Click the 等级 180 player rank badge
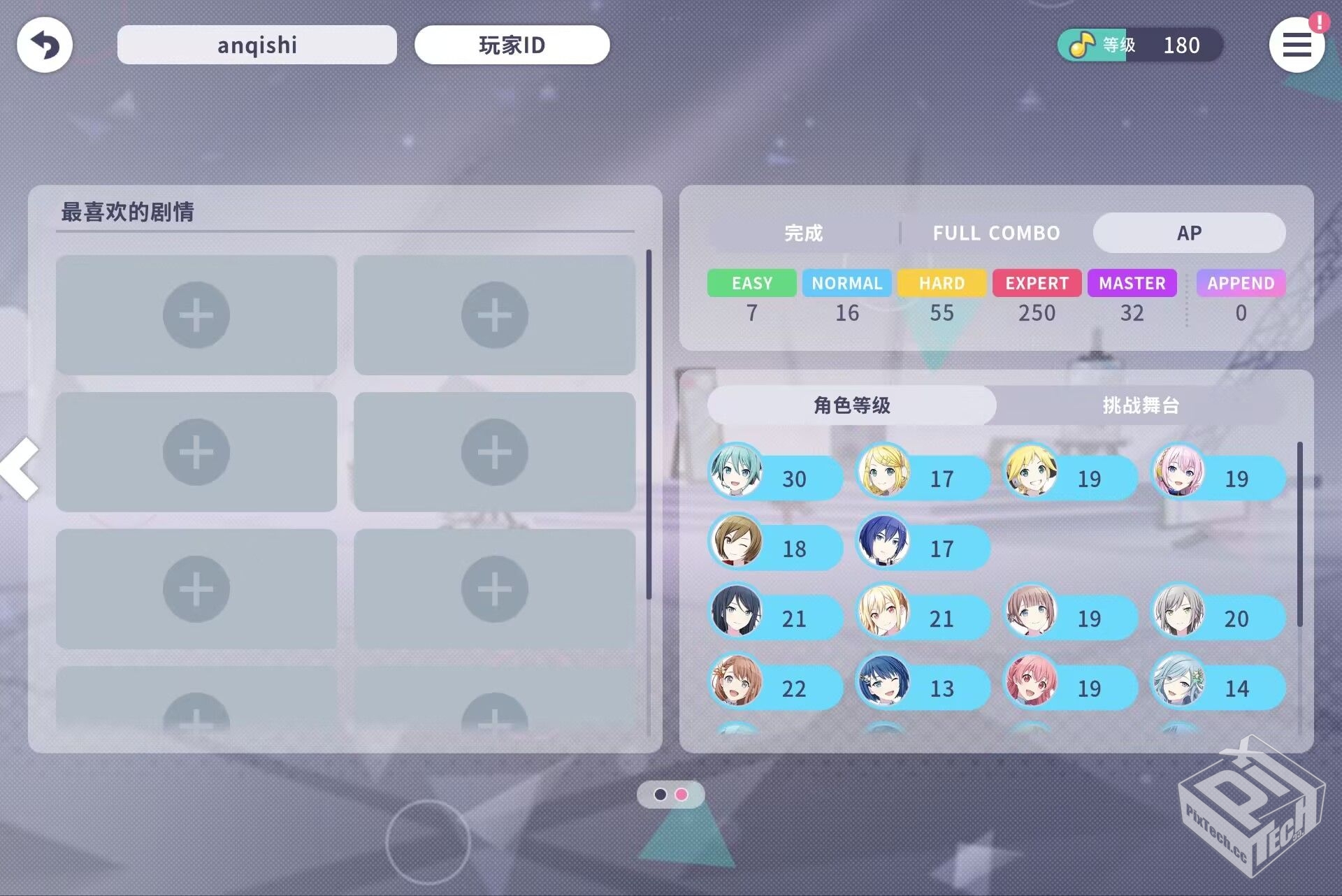Screen dimensions: 1342x896 [1139, 45]
